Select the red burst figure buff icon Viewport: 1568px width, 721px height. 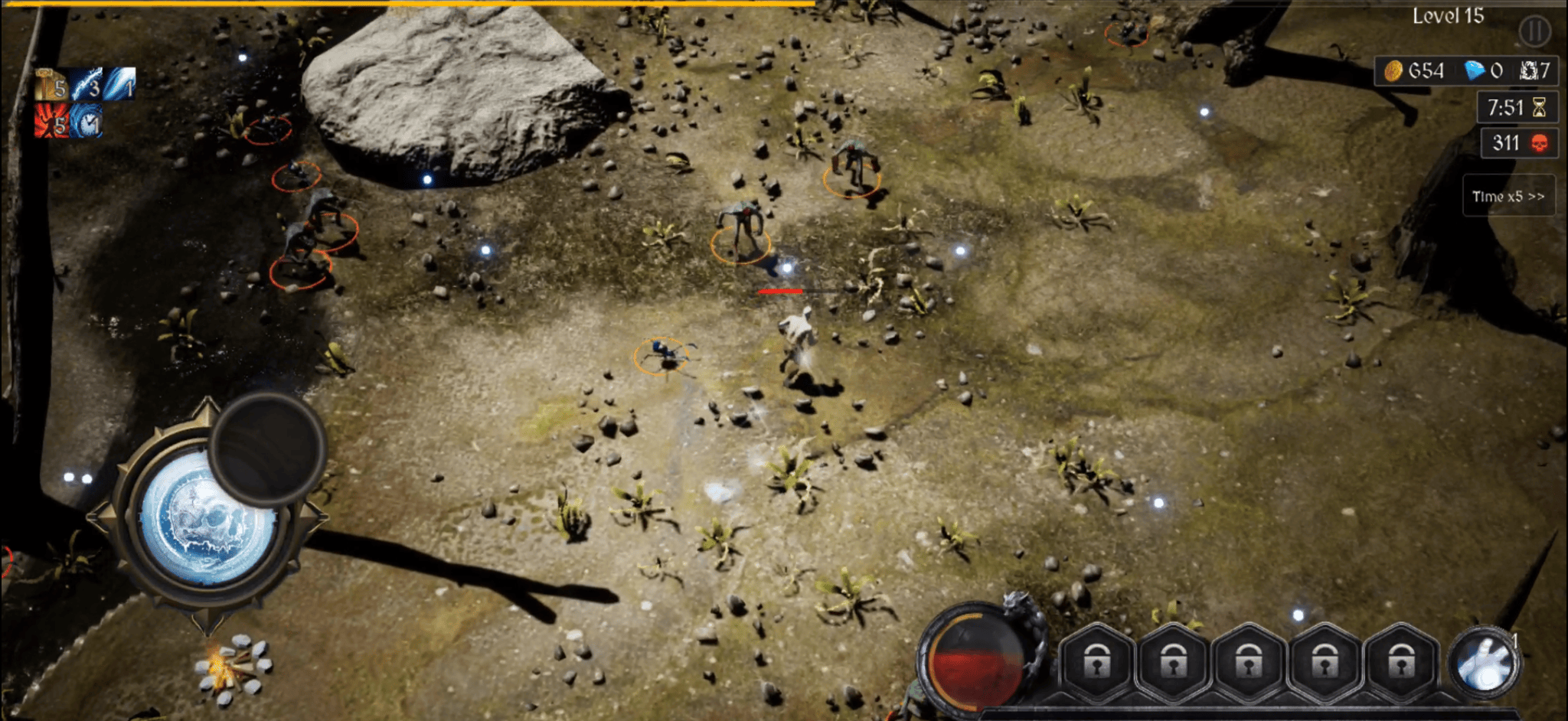[51, 121]
